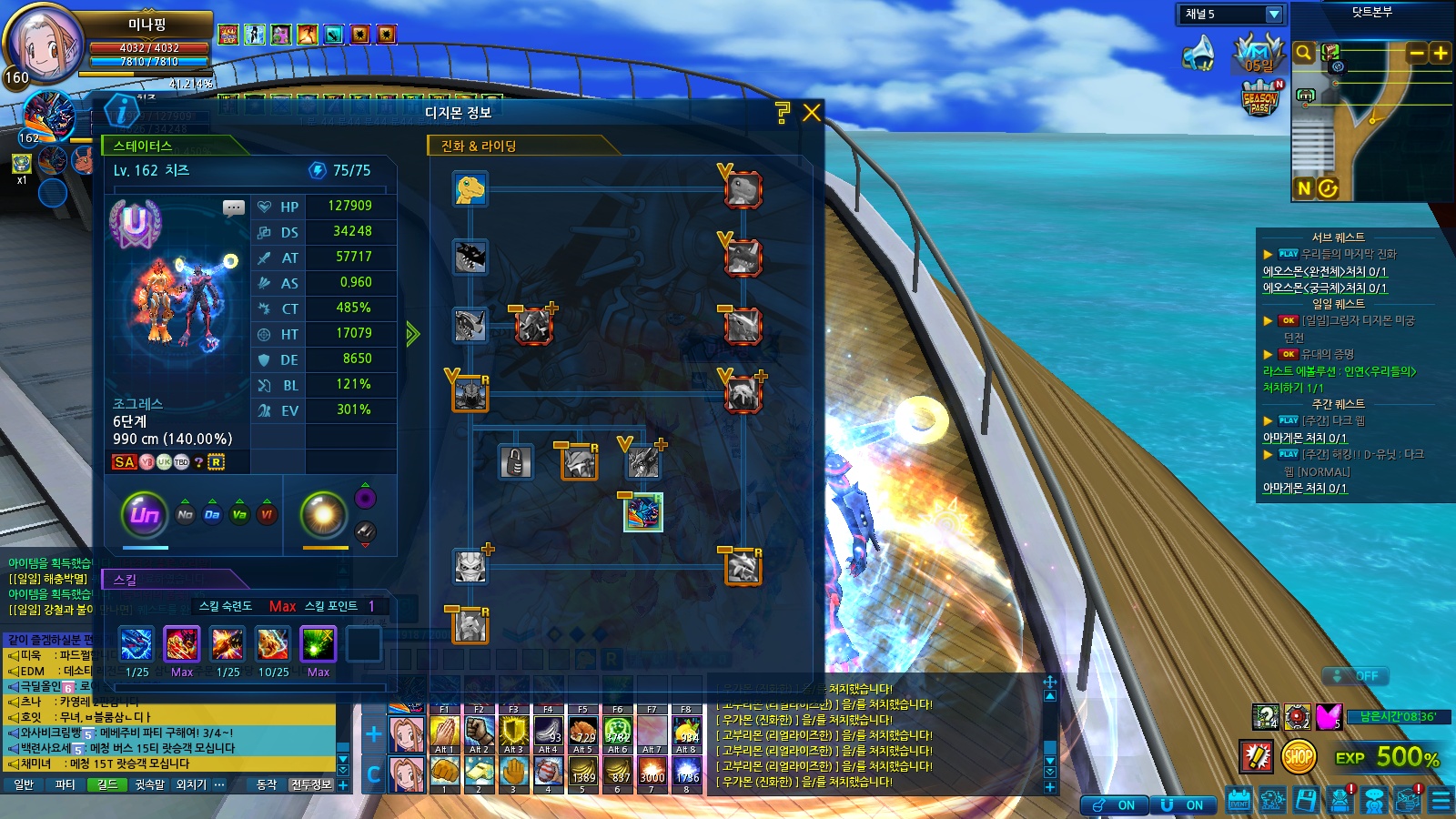Open the SHOP coin button
1456x819 pixels.
click(x=1299, y=756)
